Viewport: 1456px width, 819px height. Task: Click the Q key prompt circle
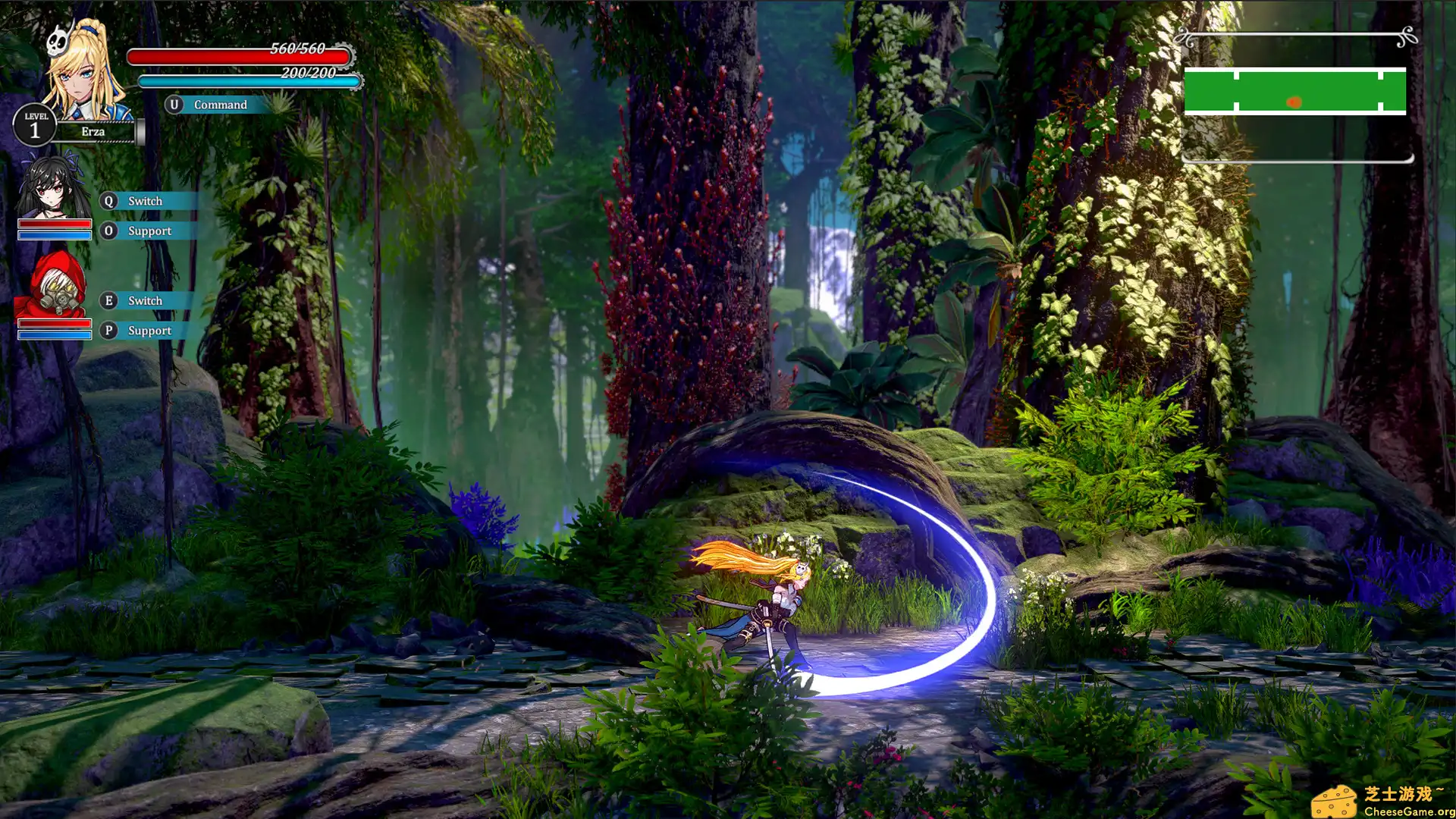pos(108,200)
